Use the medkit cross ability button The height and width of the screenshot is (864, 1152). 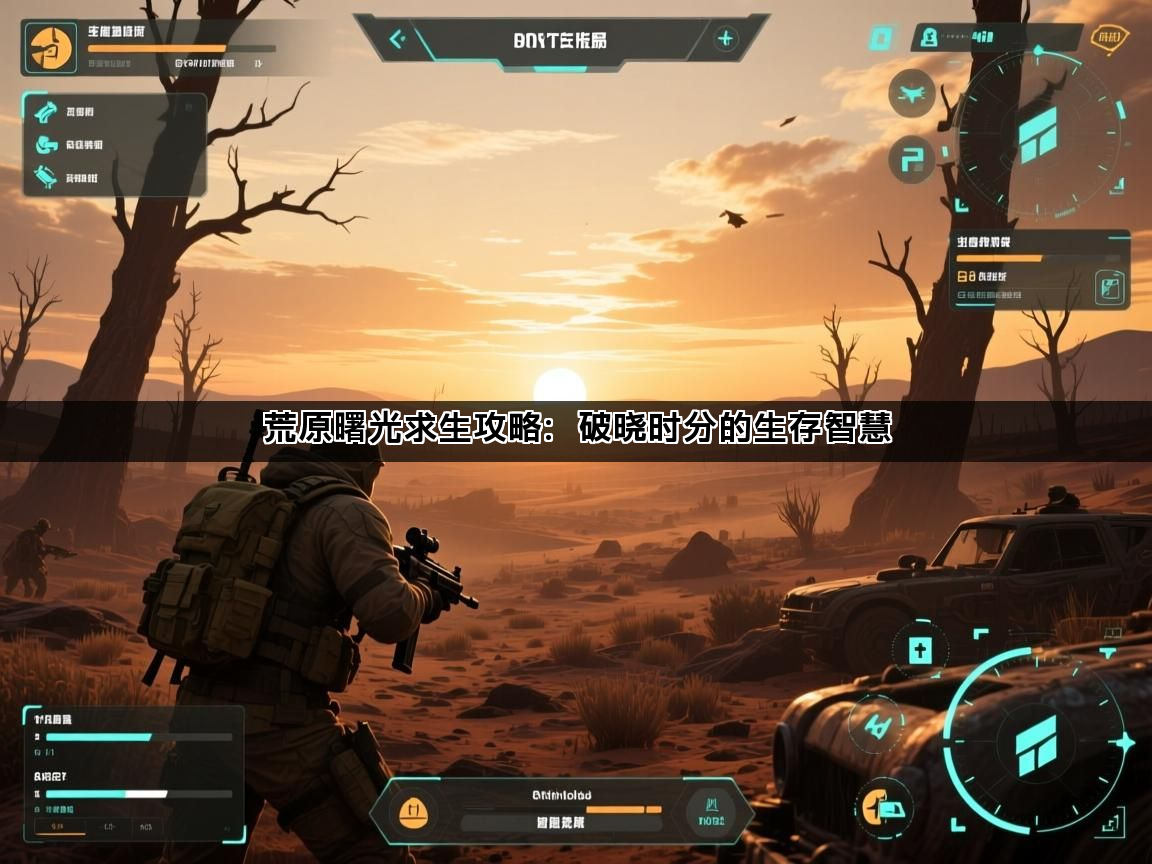[x=920, y=651]
